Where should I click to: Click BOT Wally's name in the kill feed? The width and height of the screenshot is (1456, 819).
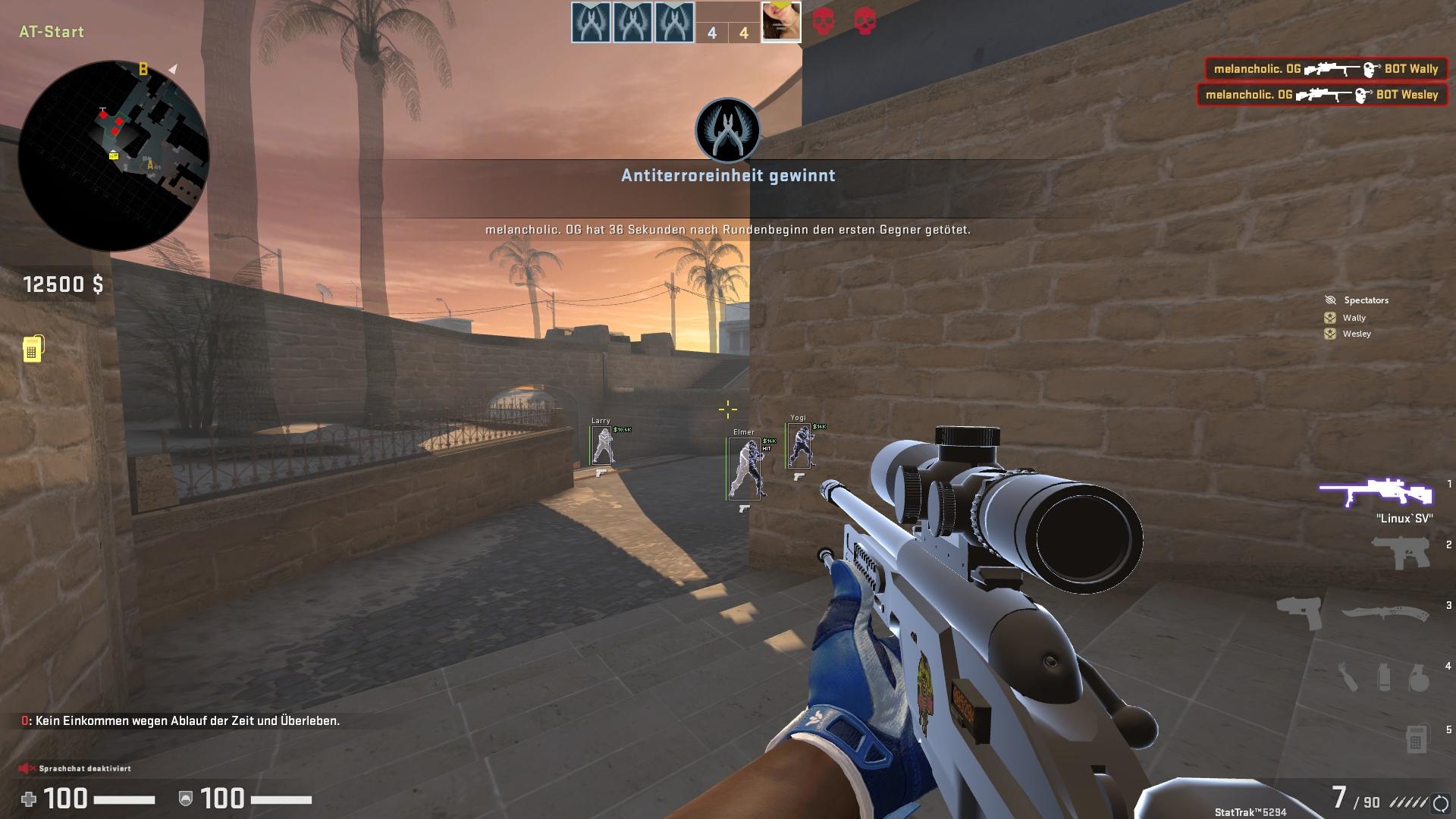1412,68
